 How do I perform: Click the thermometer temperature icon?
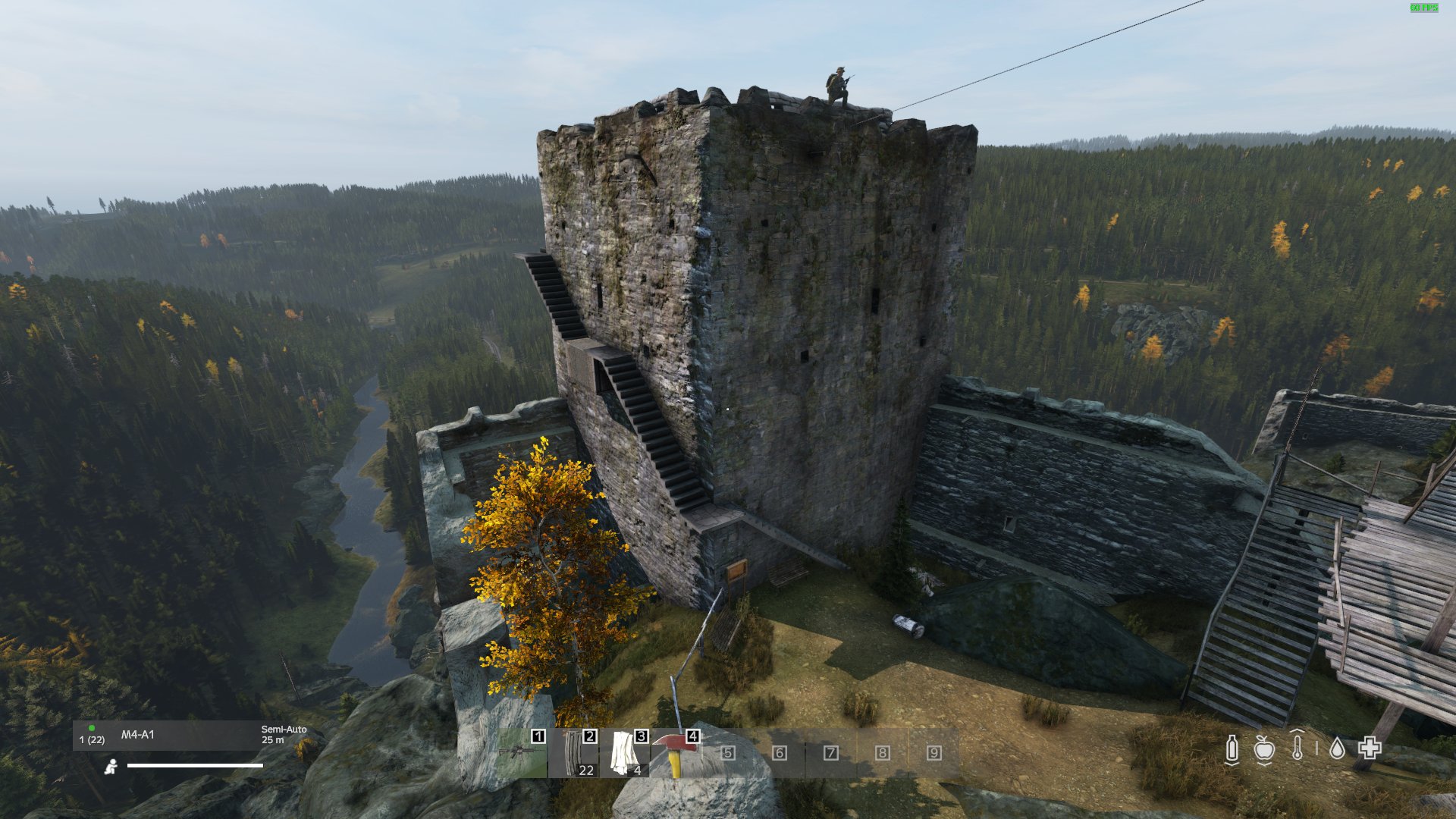1298,747
